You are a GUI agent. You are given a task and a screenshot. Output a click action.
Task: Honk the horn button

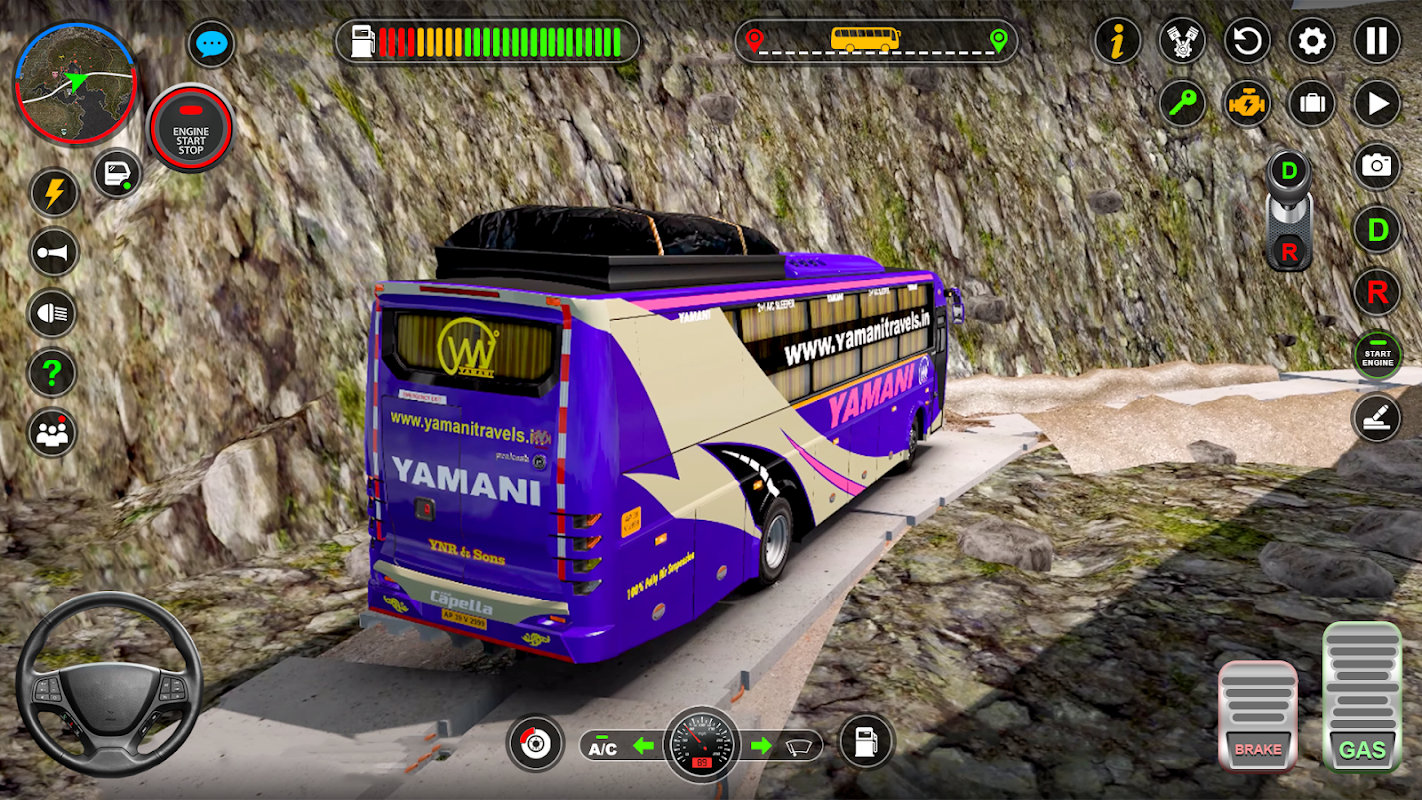54,252
